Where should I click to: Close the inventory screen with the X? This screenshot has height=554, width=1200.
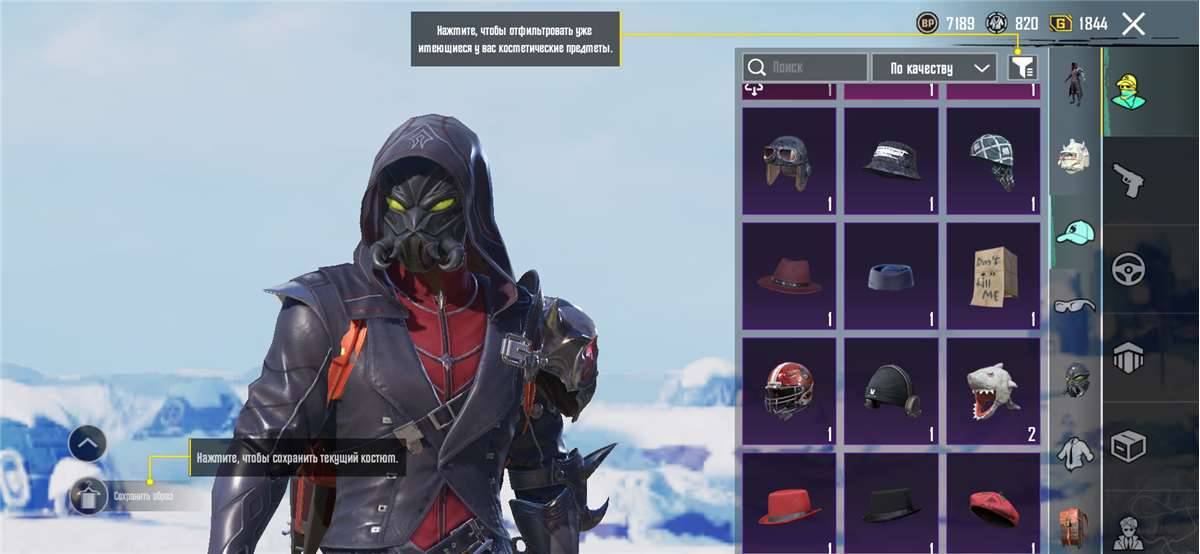point(1133,24)
